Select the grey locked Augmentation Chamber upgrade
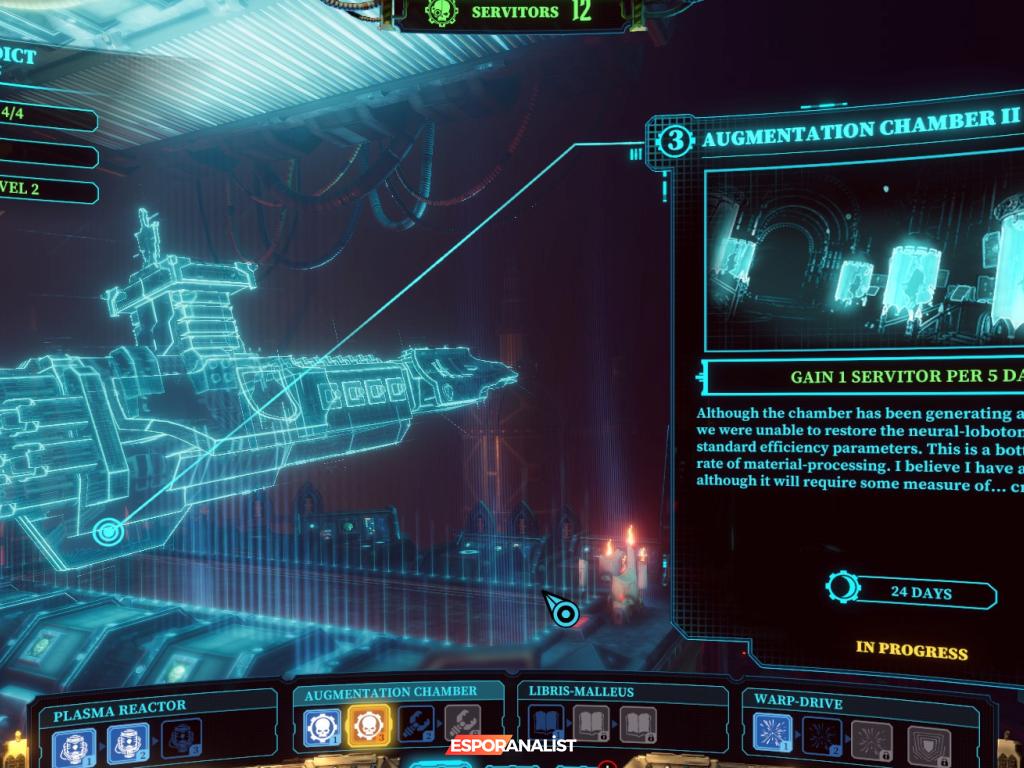Image resolution: width=1024 pixels, height=768 pixels. (x=461, y=726)
